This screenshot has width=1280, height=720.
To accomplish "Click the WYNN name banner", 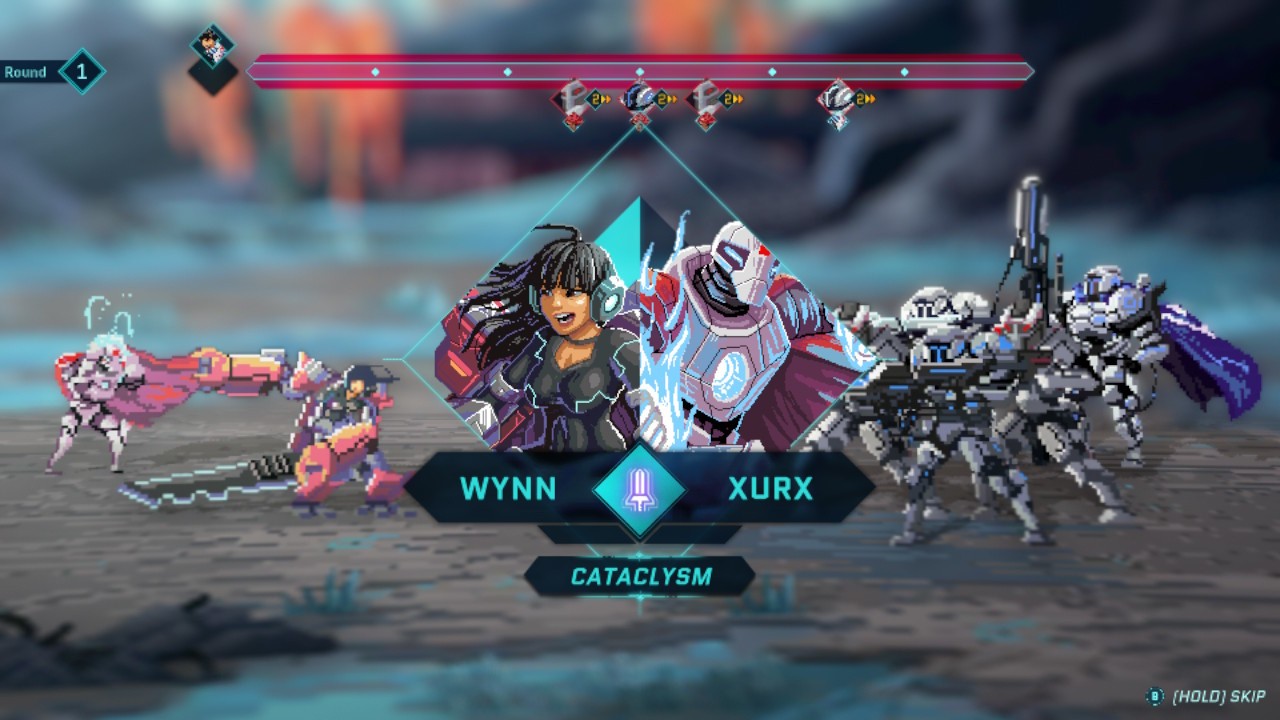I will [x=508, y=489].
